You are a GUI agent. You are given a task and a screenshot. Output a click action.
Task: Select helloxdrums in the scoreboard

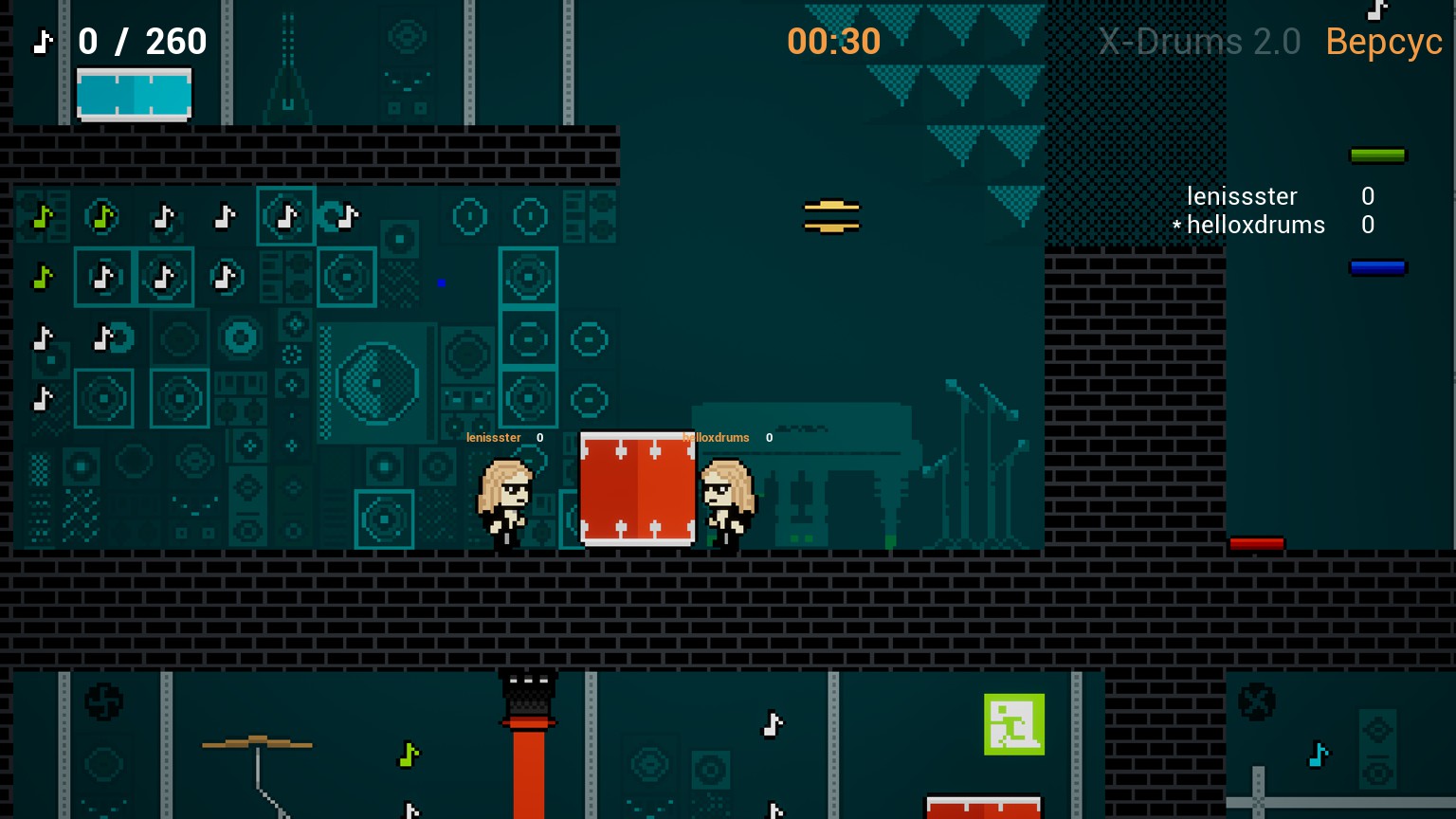1255,225
